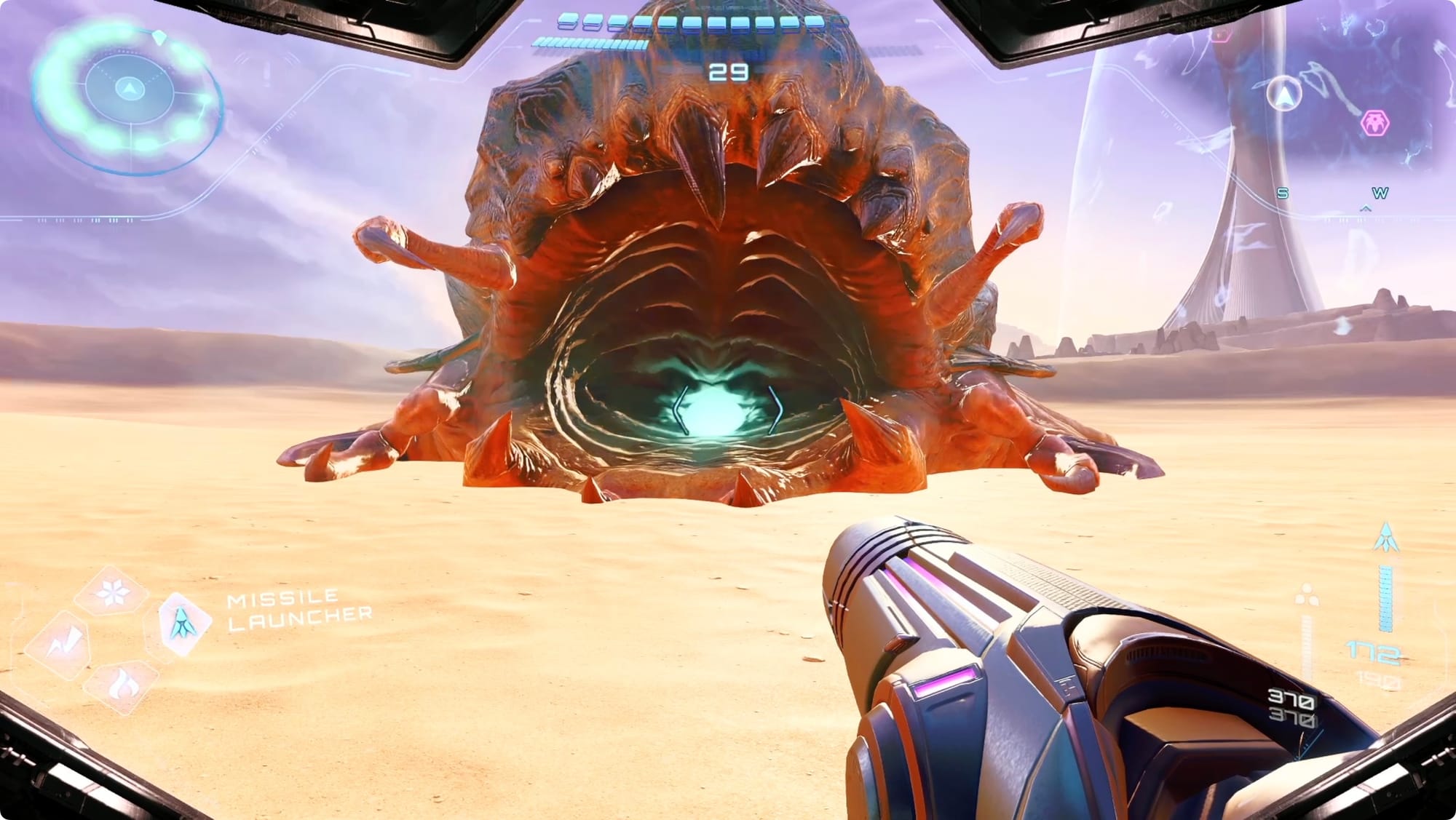This screenshot has width=1456, height=820.
Task: Click the glowing lock-on reticle brackets
Action: tap(728, 411)
